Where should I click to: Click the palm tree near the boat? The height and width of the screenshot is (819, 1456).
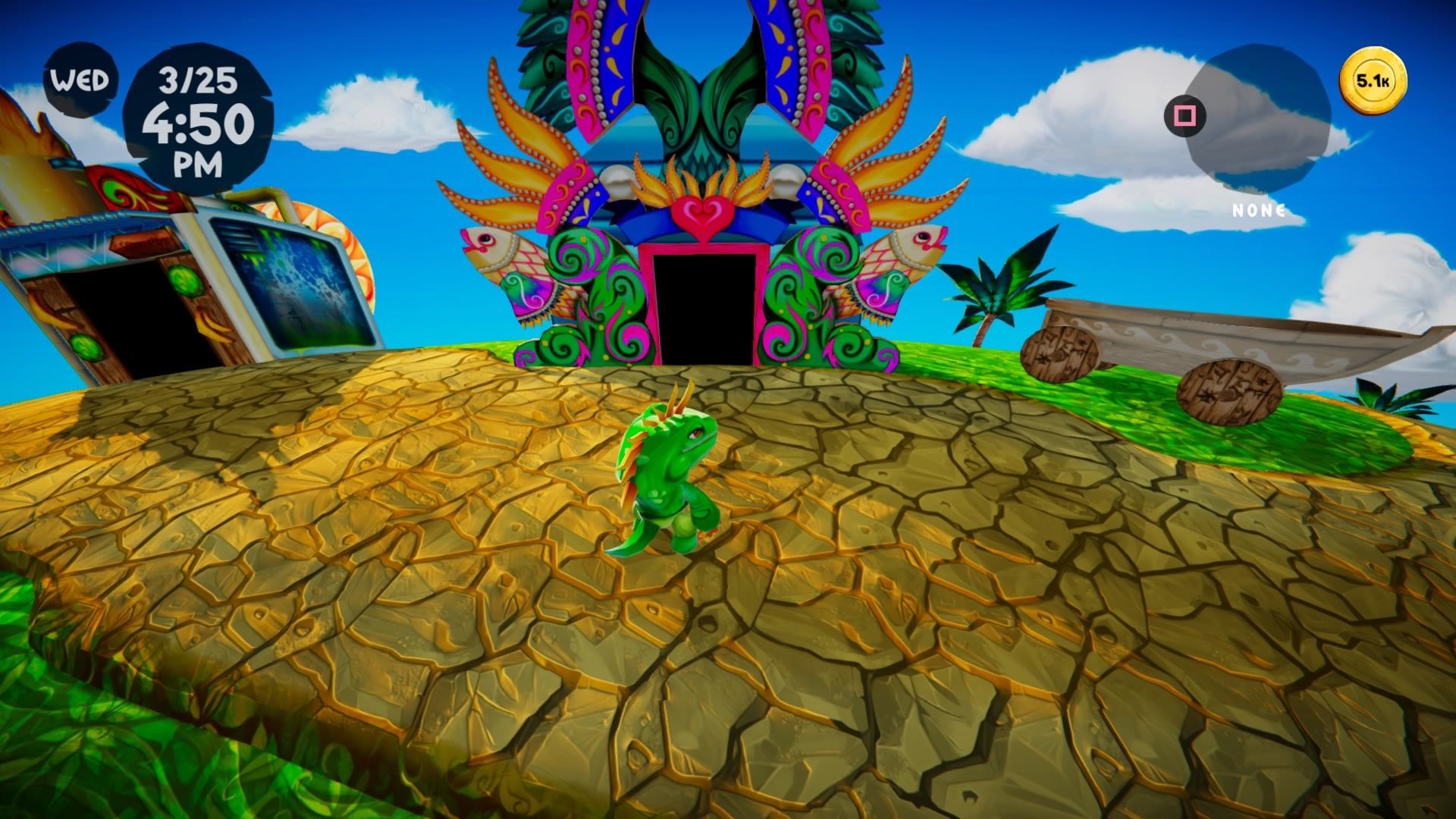coord(993,288)
